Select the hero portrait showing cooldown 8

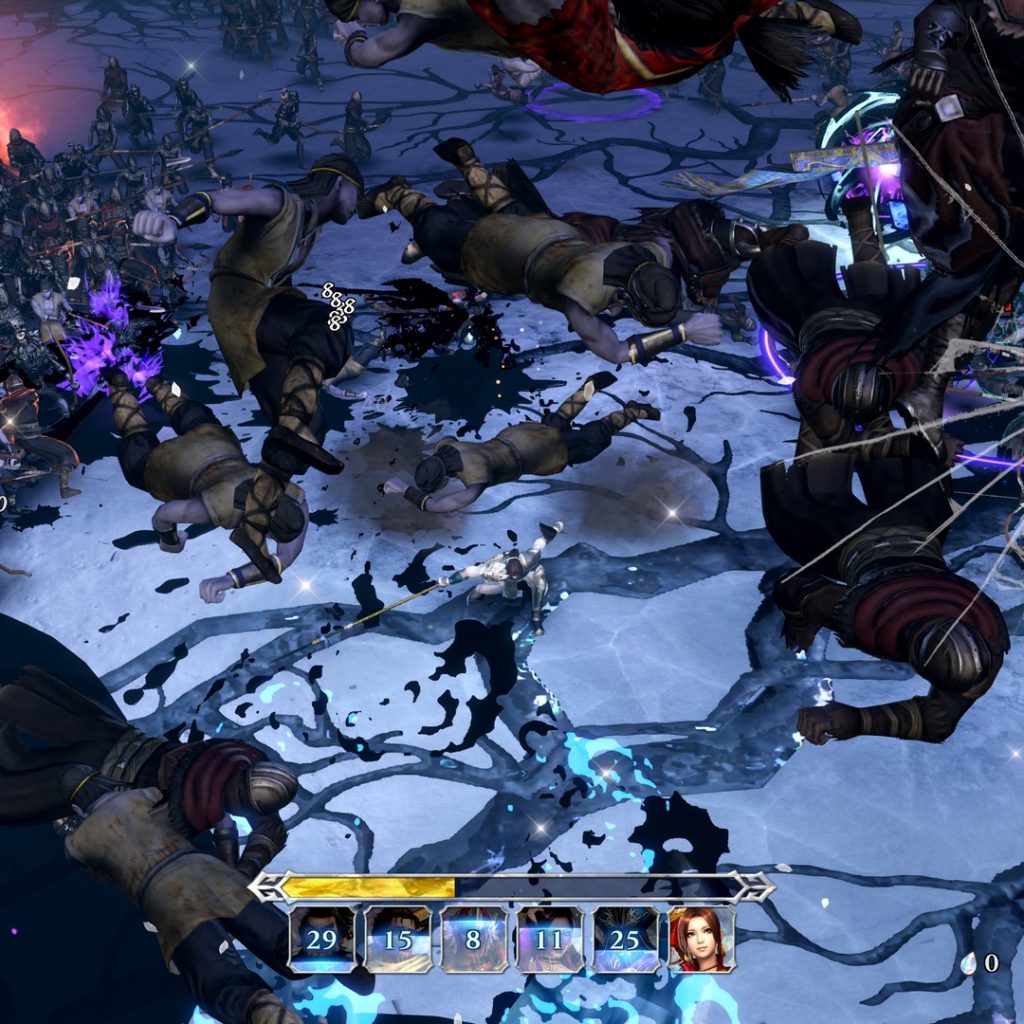[474, 939]
